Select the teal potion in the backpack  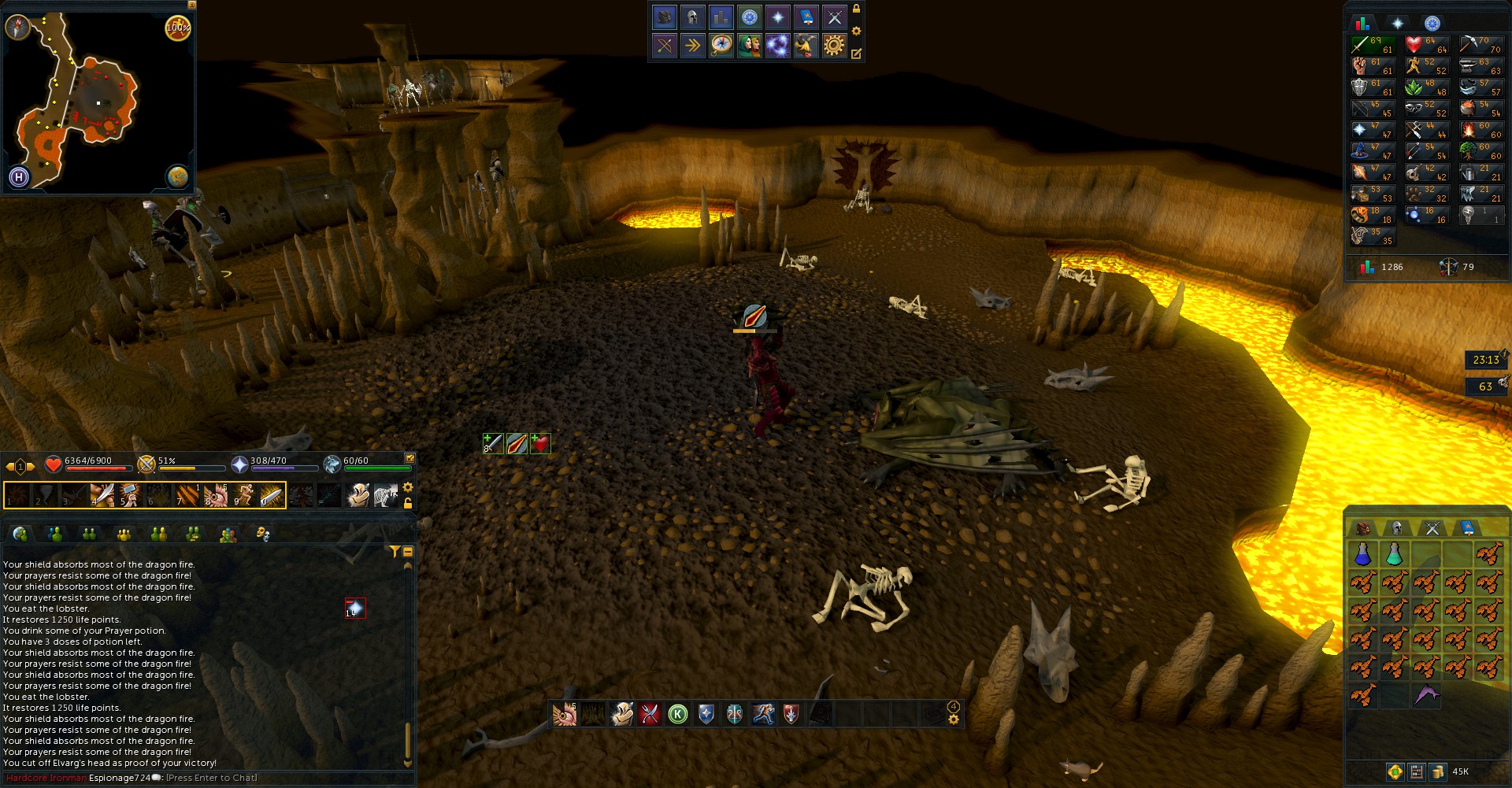pos(1394,554)
